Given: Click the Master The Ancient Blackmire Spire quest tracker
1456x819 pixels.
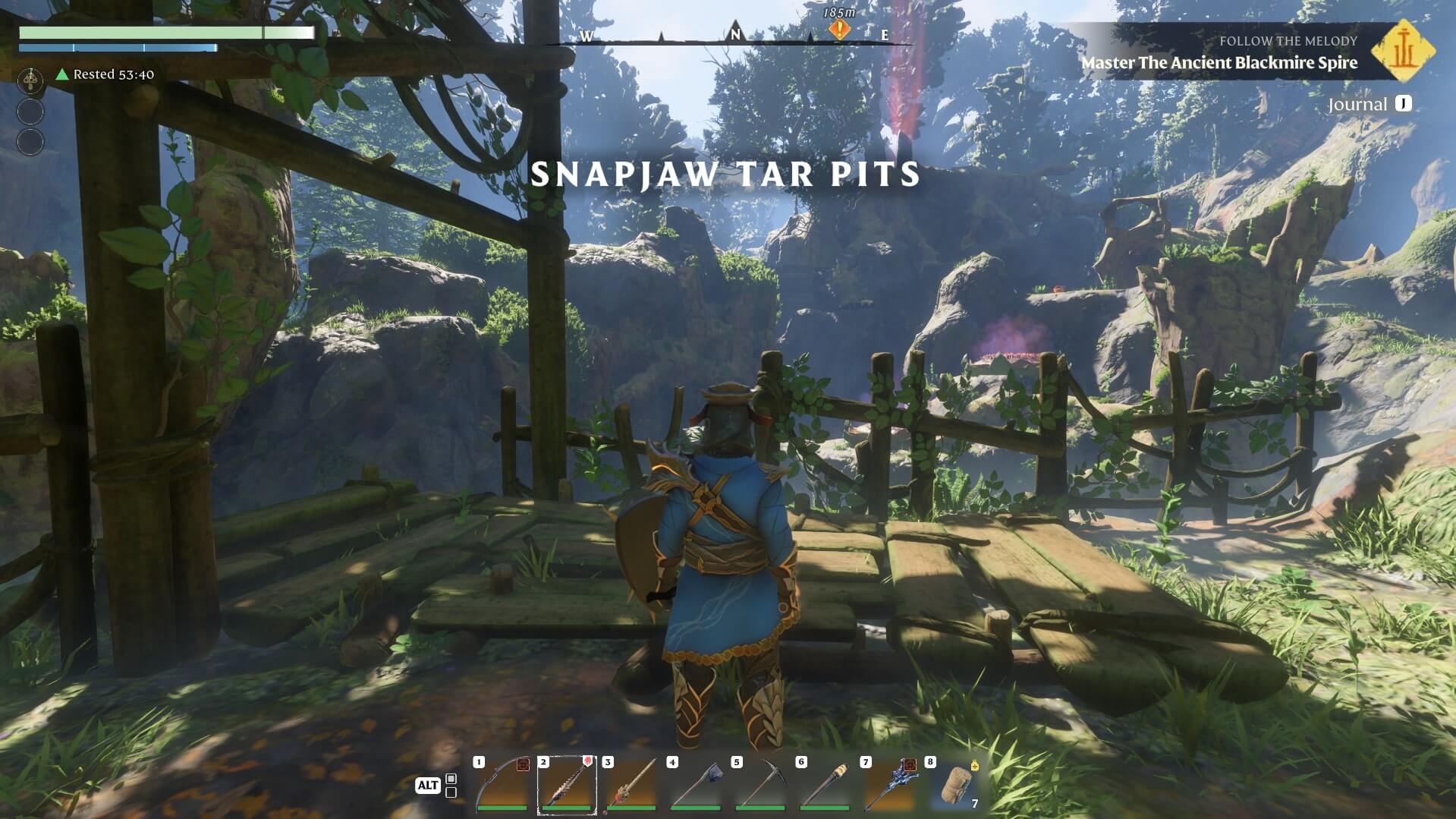Looking at the screenshot, I should 1219,62.
